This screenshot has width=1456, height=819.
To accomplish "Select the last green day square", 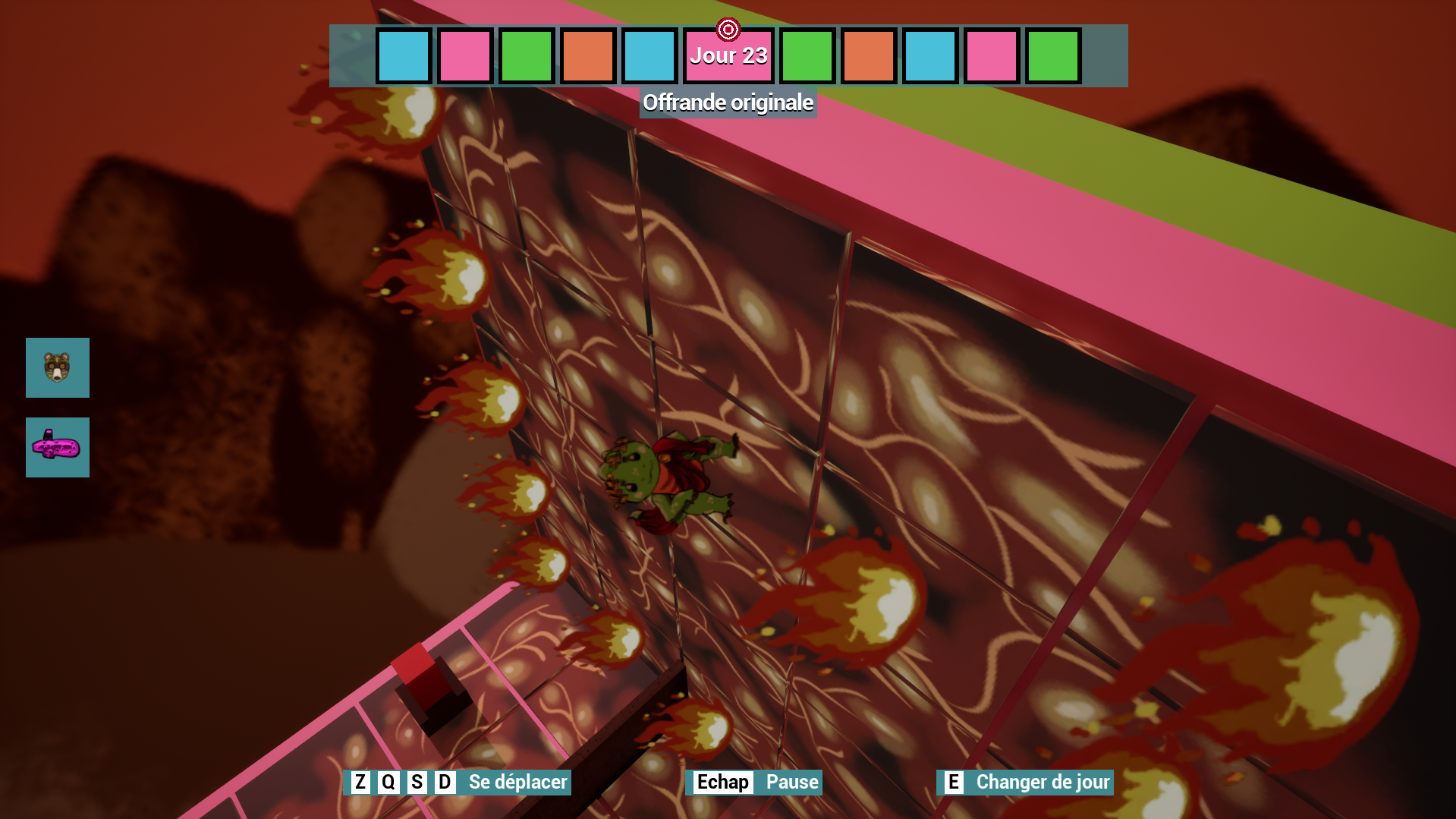I will [x=1052, y=55].
